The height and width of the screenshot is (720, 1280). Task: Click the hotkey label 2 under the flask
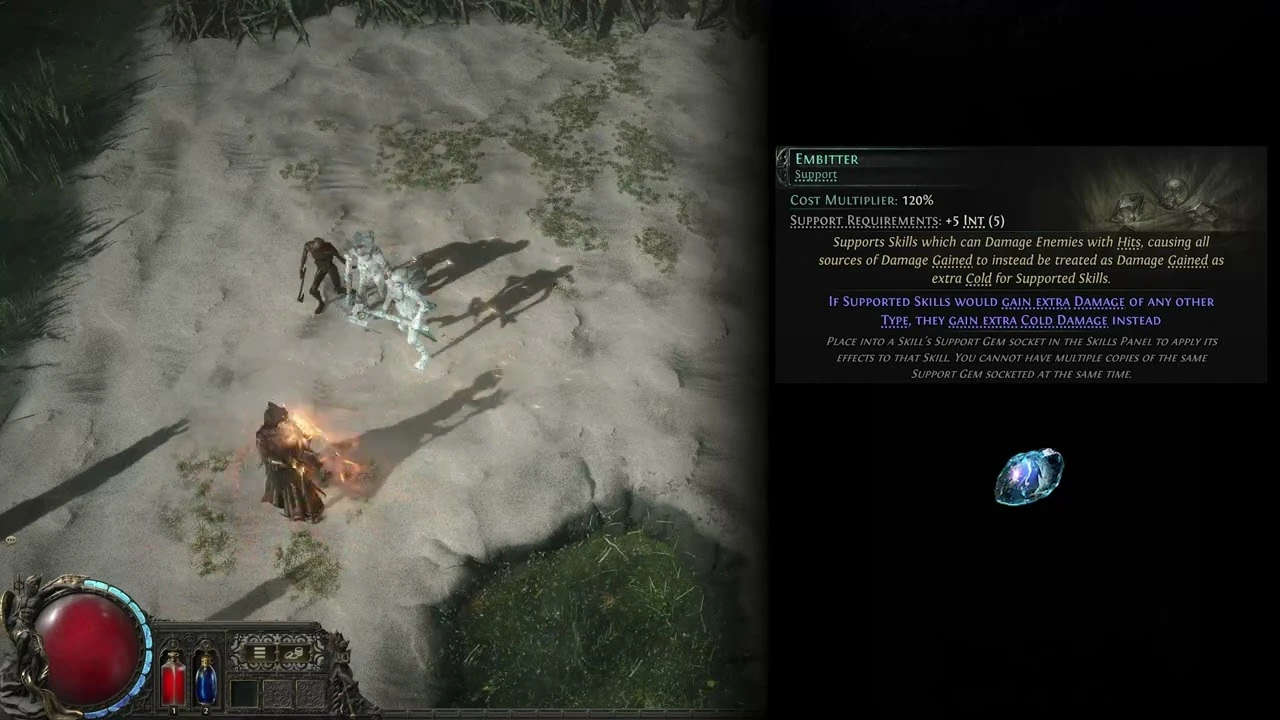pos(206,710)
